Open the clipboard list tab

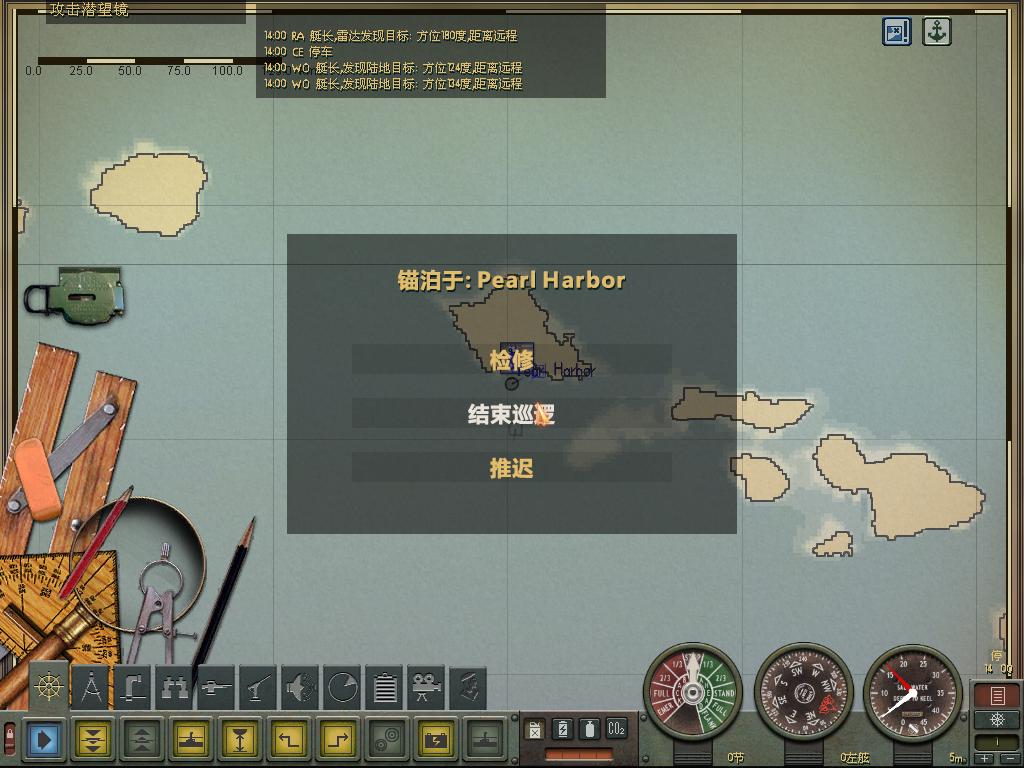coord(384,687)
